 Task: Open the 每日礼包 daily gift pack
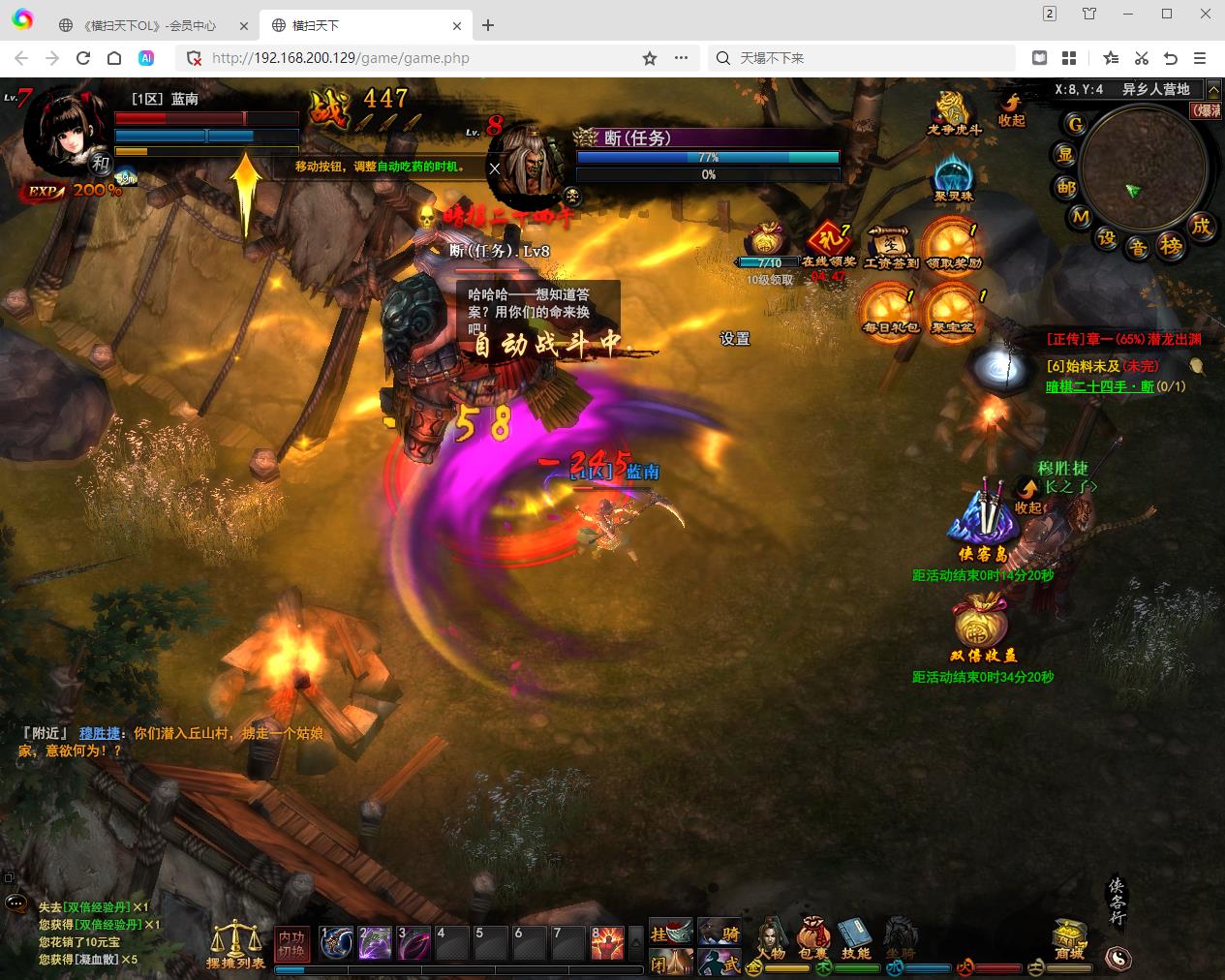click(890, 310)
